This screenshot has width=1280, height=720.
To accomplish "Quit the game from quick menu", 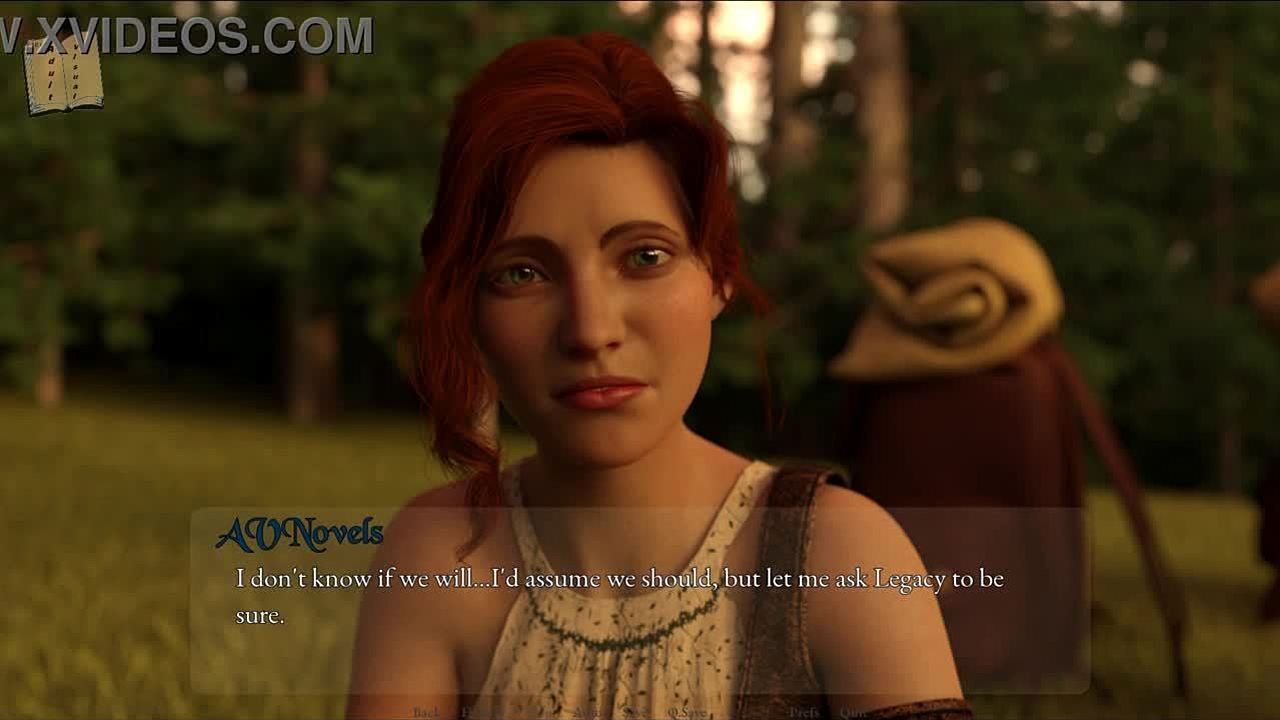I will 853,712.
